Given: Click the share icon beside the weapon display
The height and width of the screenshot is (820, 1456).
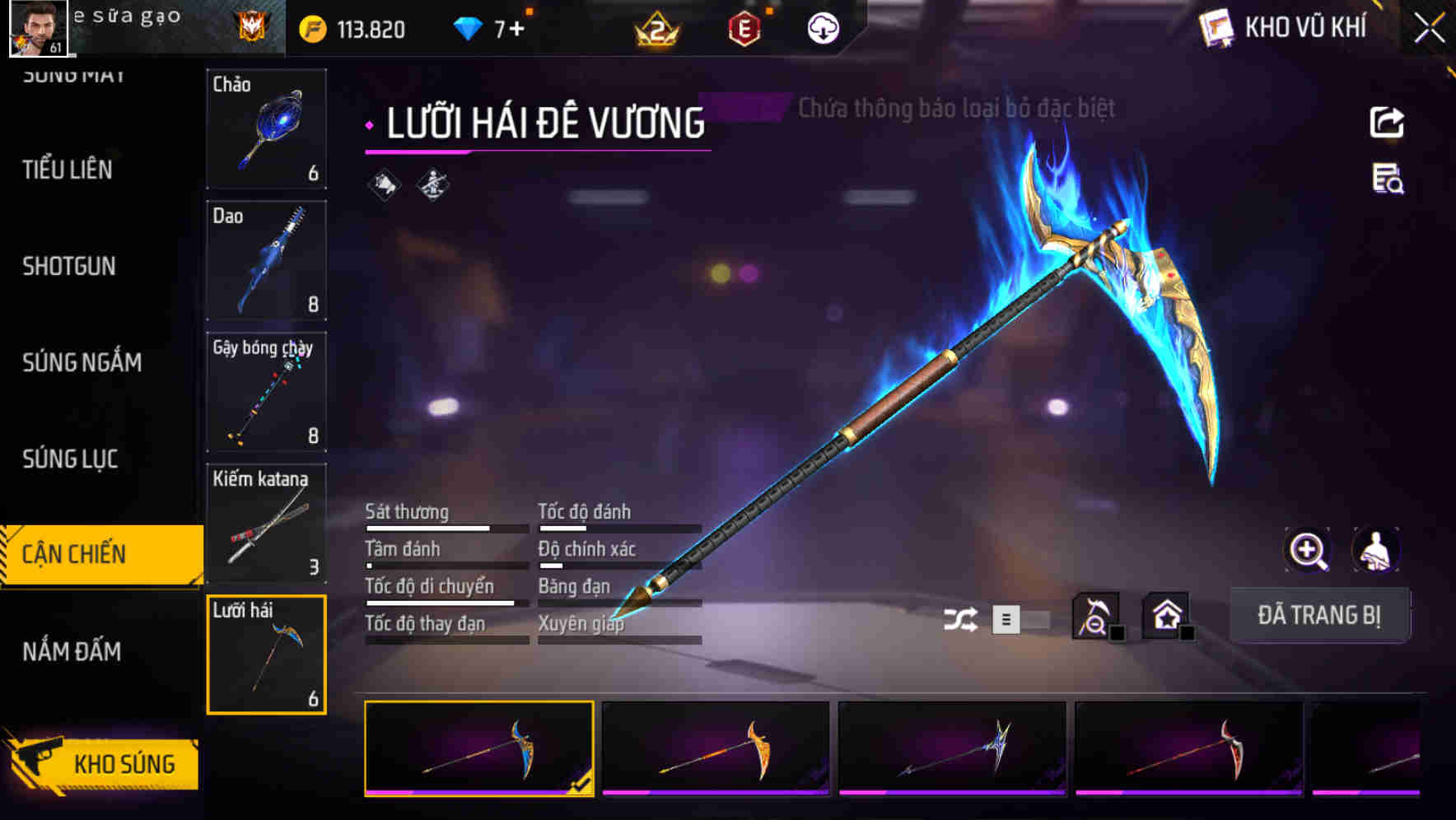Looking at the screenshot, I should pyautogui.click(x=1388, y=122).
